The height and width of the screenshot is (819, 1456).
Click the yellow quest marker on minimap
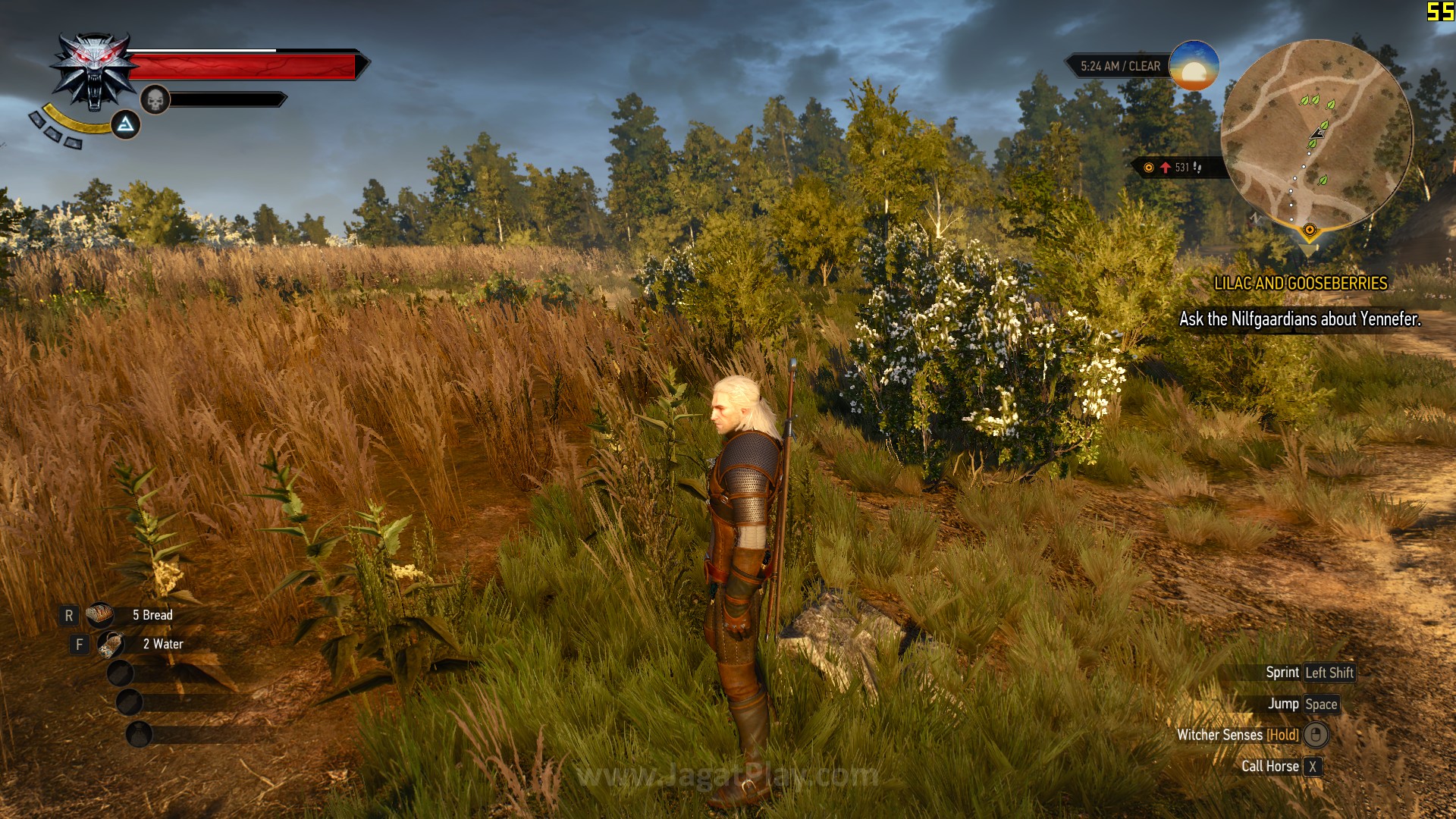(x=1309, y=230)
